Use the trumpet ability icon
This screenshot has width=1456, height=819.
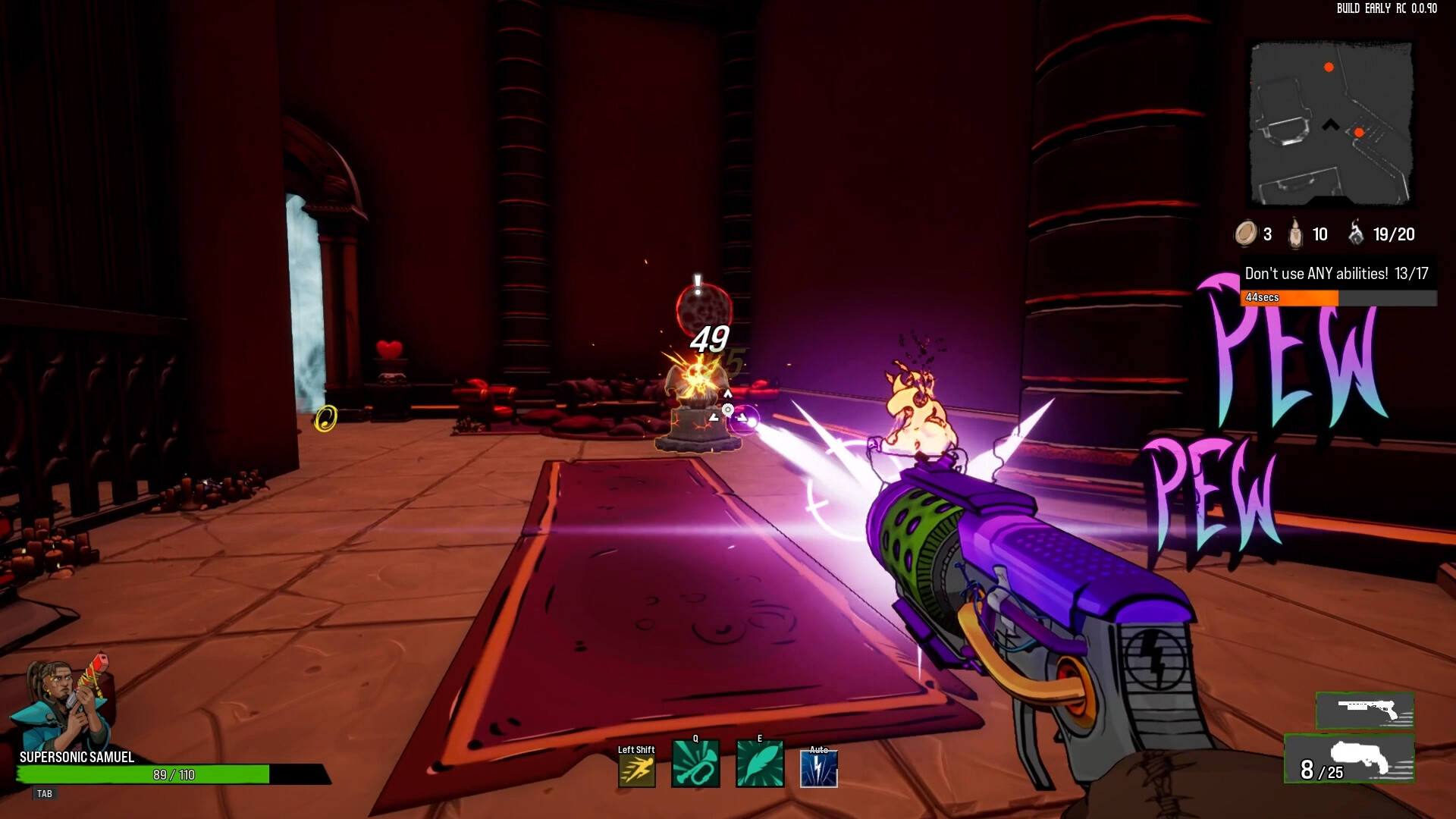click(695, 764)
